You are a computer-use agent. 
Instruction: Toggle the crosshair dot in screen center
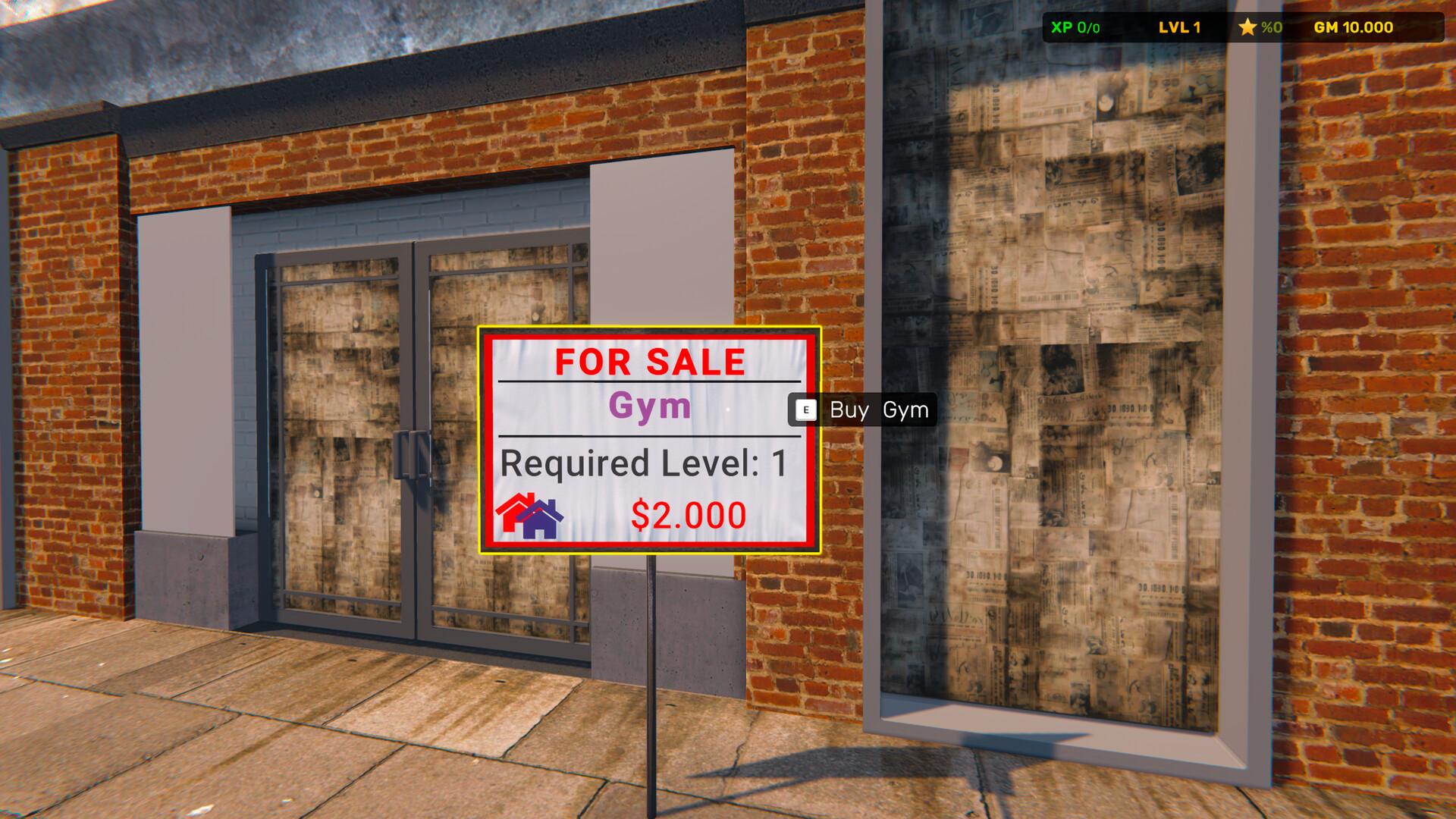coord(728,409)
